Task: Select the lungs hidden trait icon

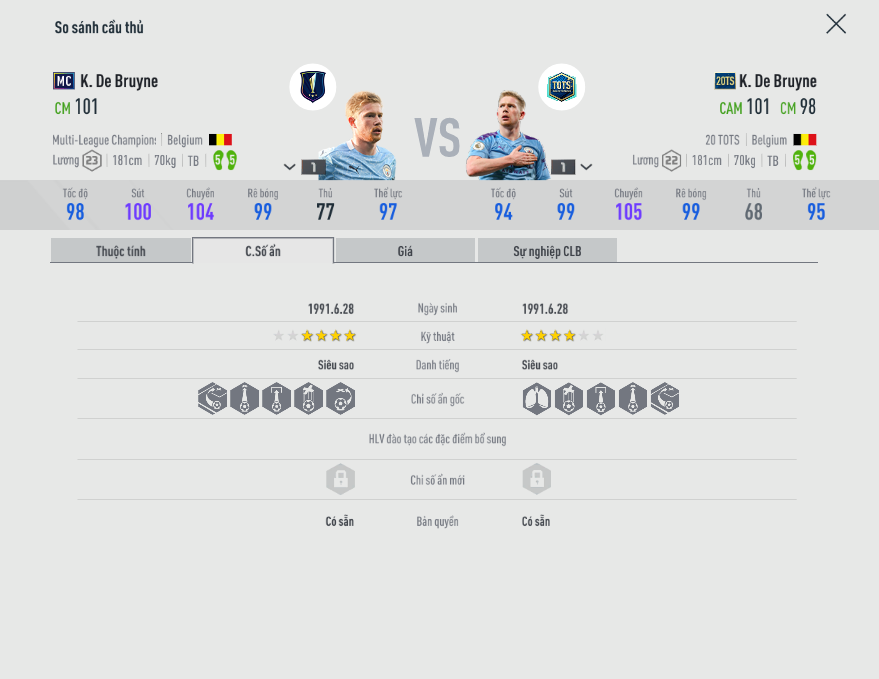Action: (537, 399)
